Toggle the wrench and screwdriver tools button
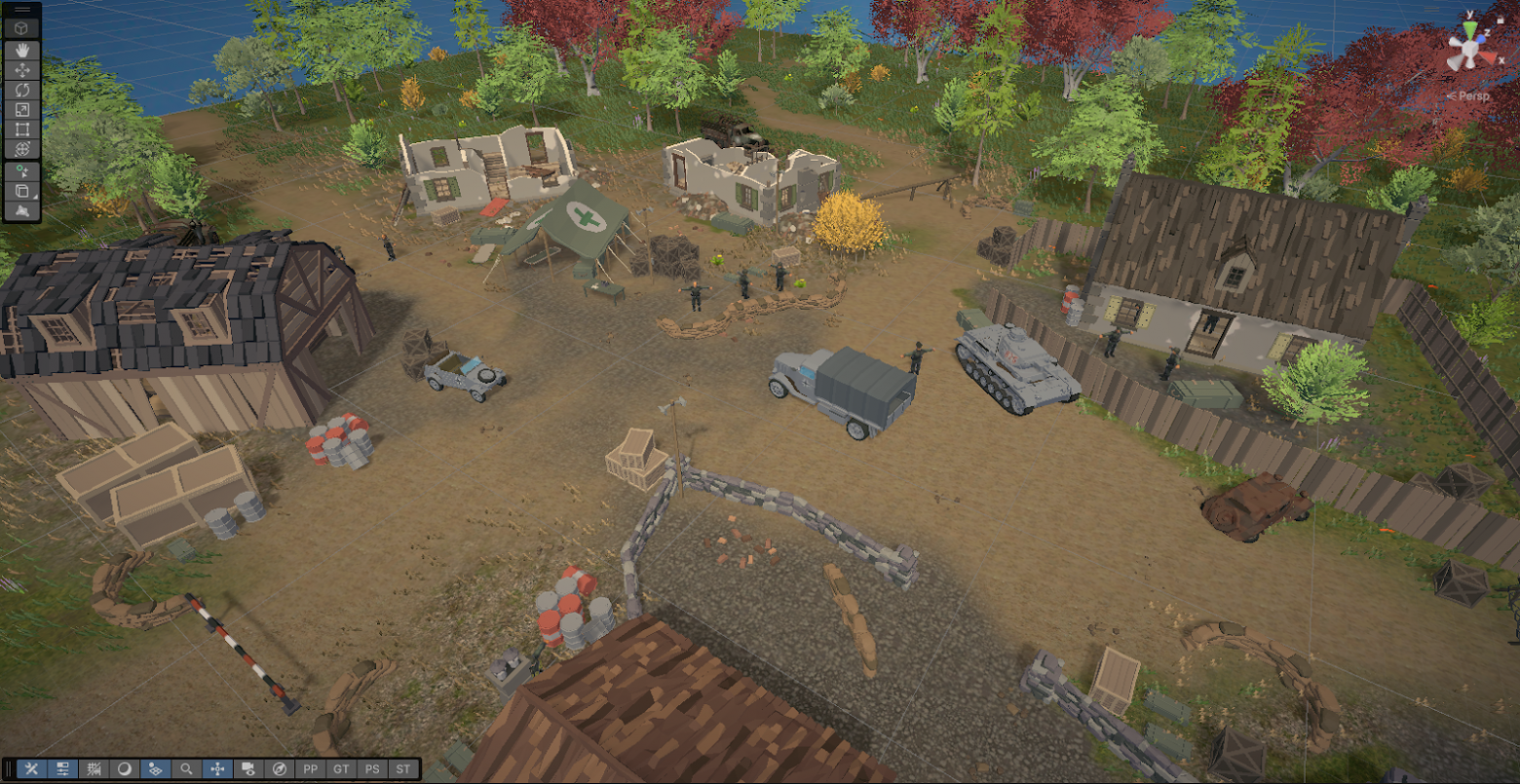The height and width of the screenshot is (784, 1520). 31,768
